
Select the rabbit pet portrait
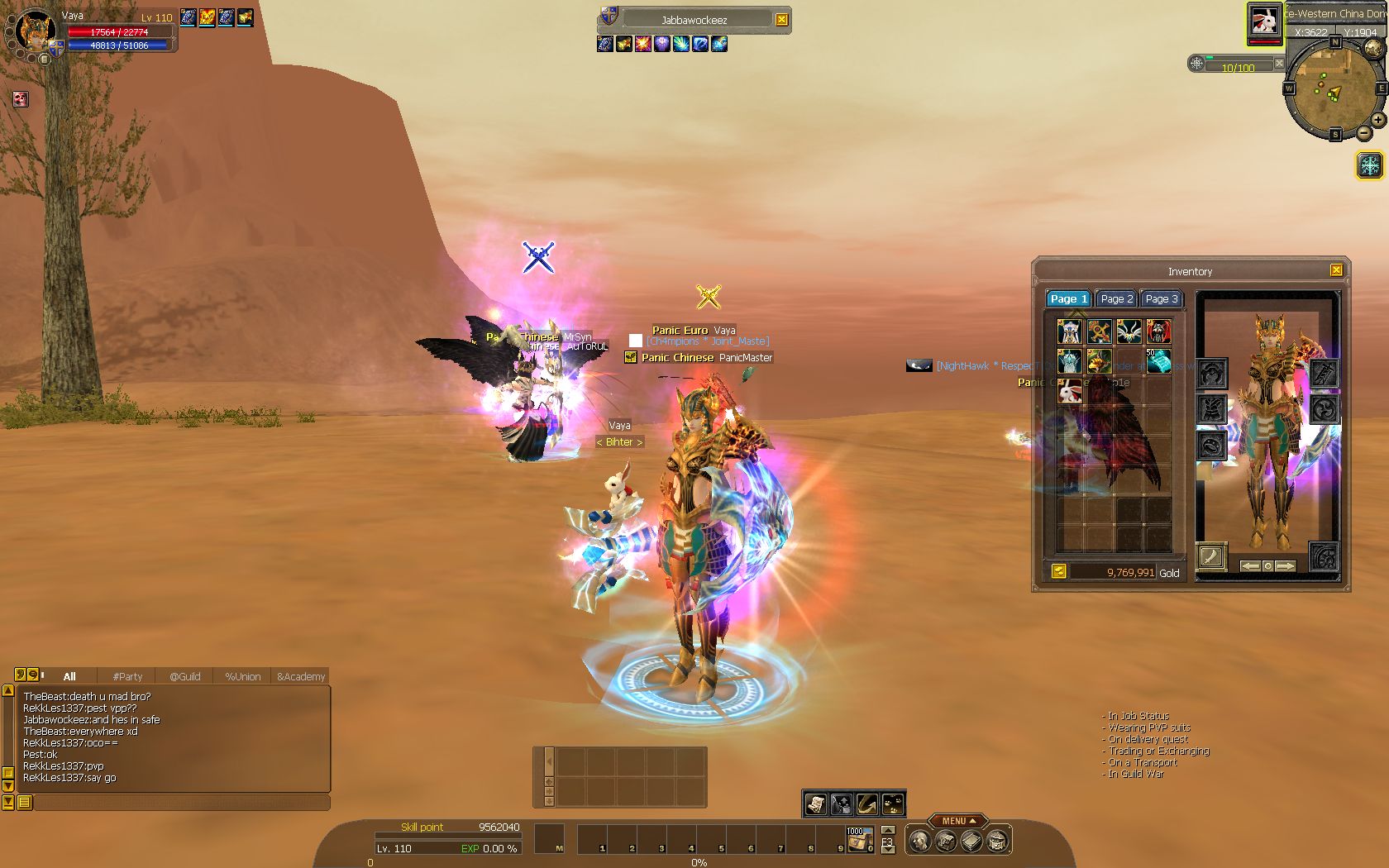pyautogui.click(x=1265, y=21)
